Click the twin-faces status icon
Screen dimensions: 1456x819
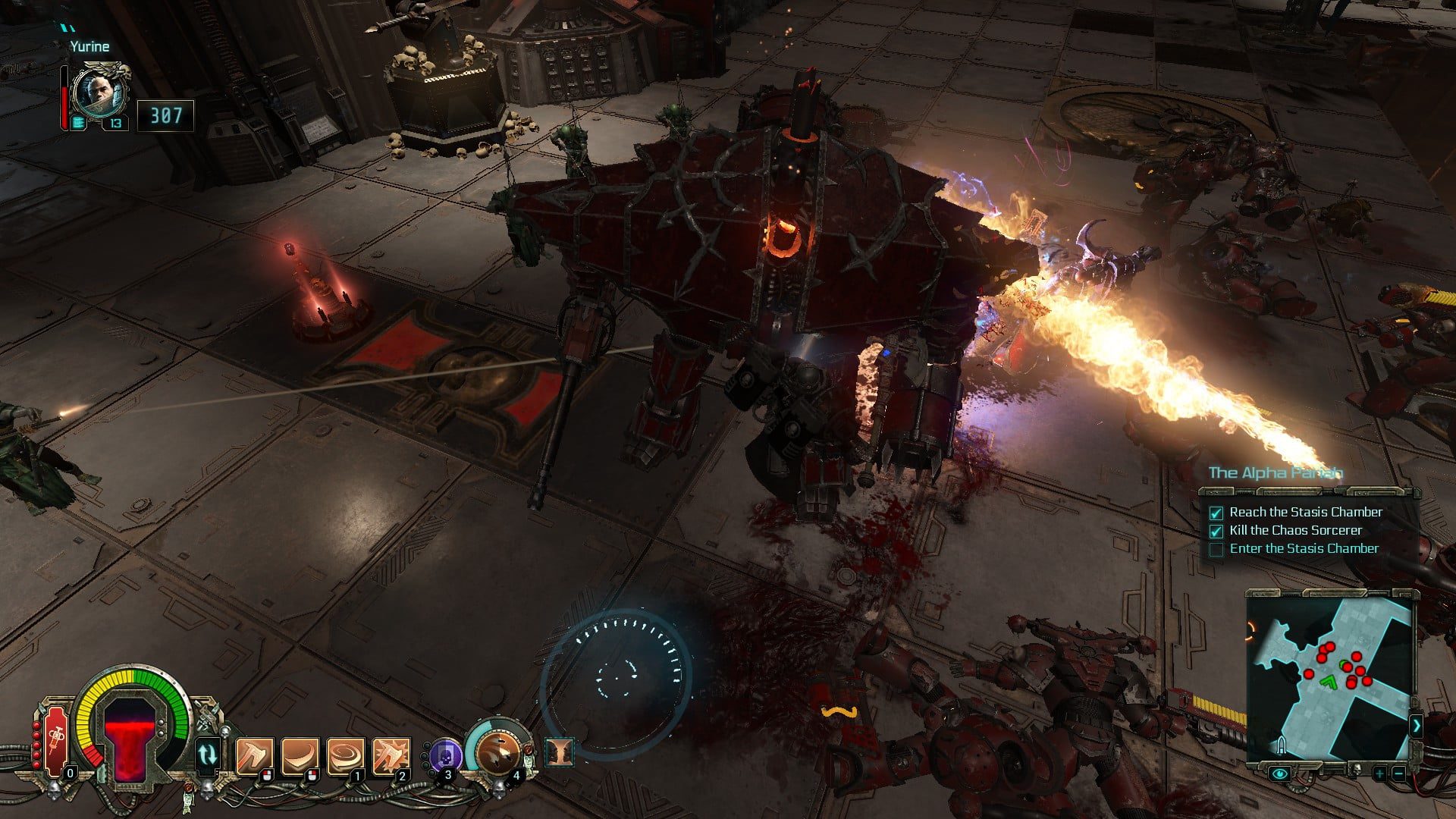pyautogui.click(x=560, y=752)
